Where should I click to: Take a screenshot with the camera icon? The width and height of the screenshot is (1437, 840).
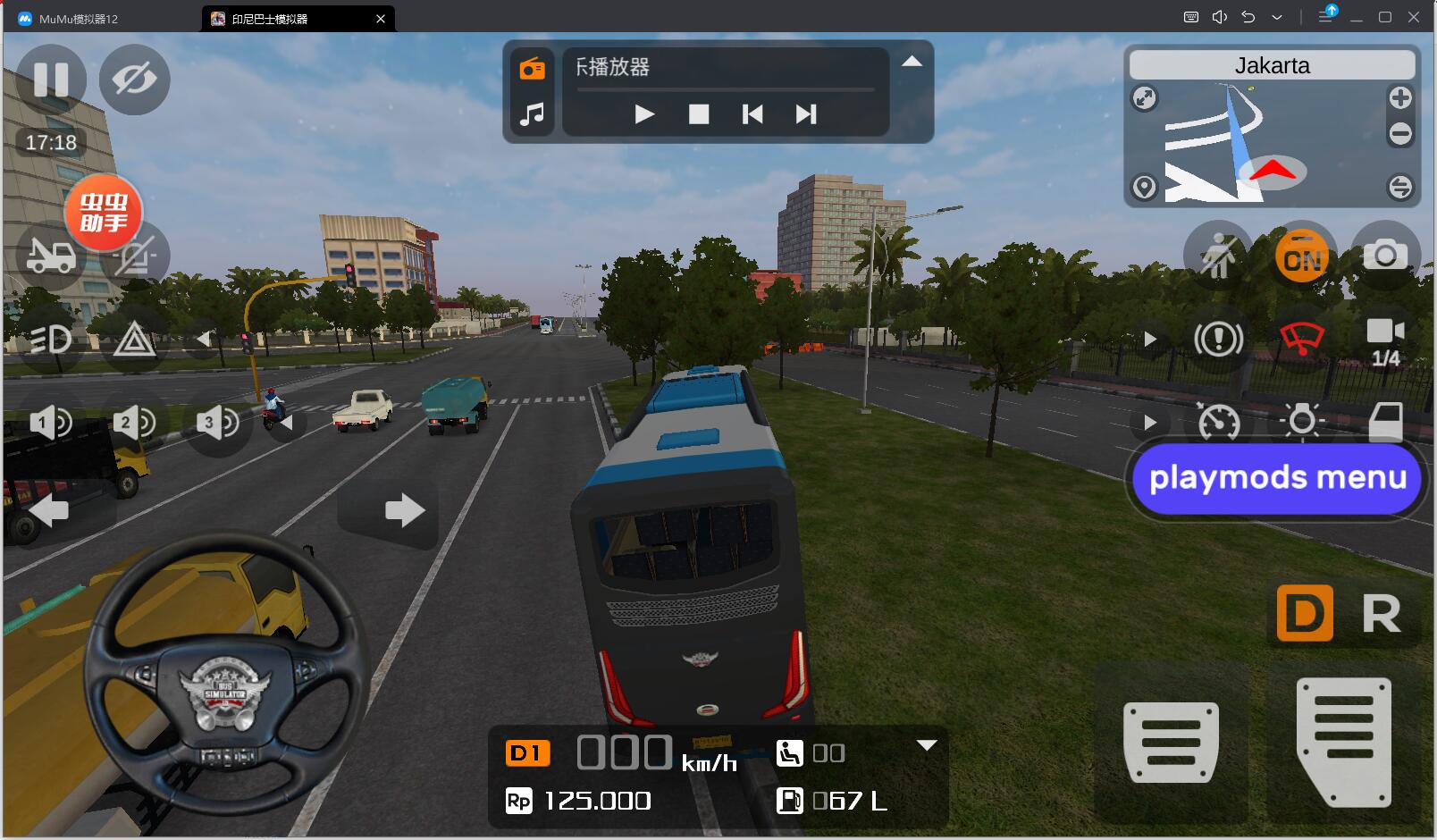point(1385,256)
